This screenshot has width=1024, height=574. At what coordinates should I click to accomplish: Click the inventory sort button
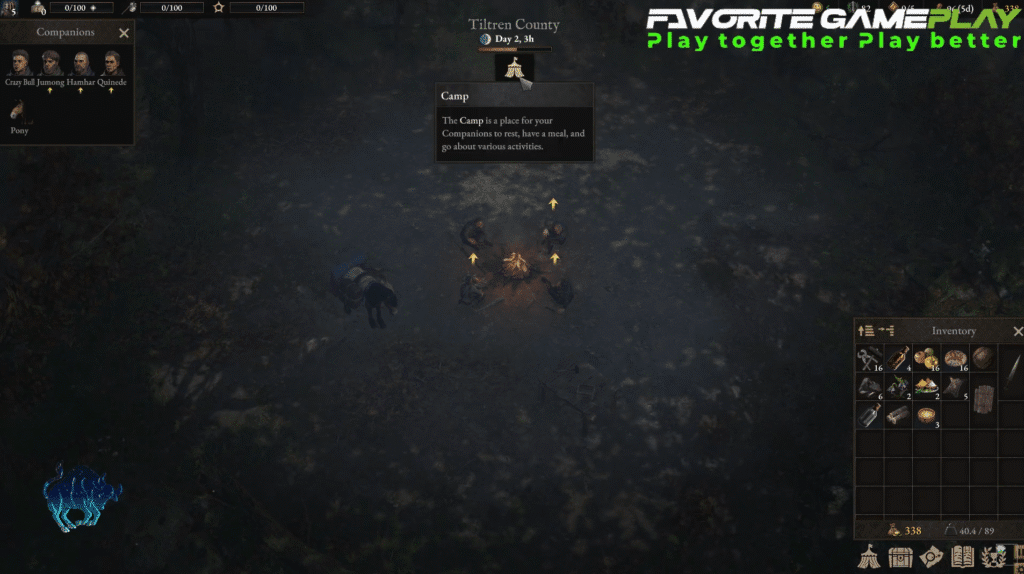pos(867,331)
